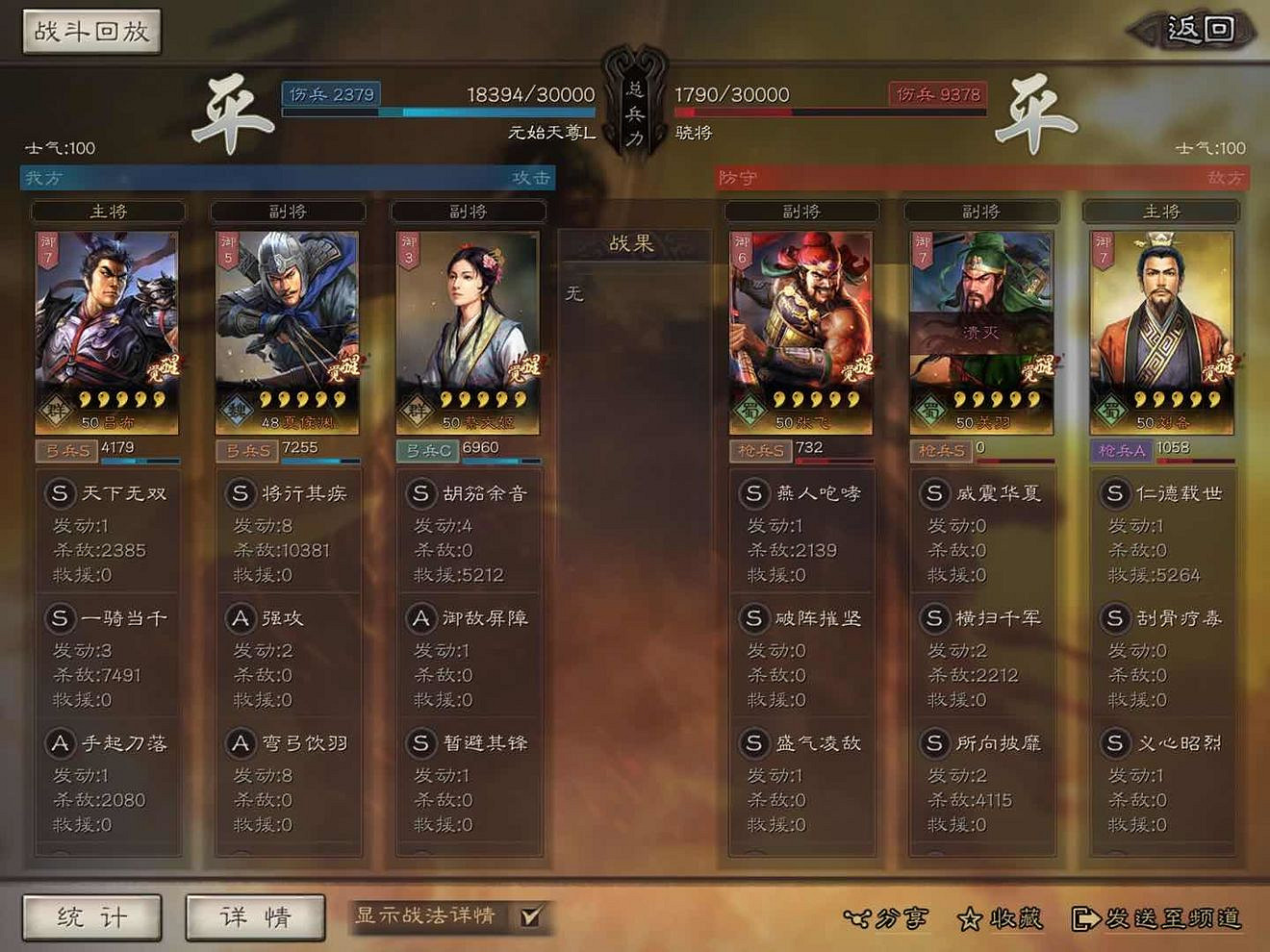Click the 群 faction badge on 蔡文姬's card
The height and width of the screenshot is (952, 1270).
pos(418,407)
